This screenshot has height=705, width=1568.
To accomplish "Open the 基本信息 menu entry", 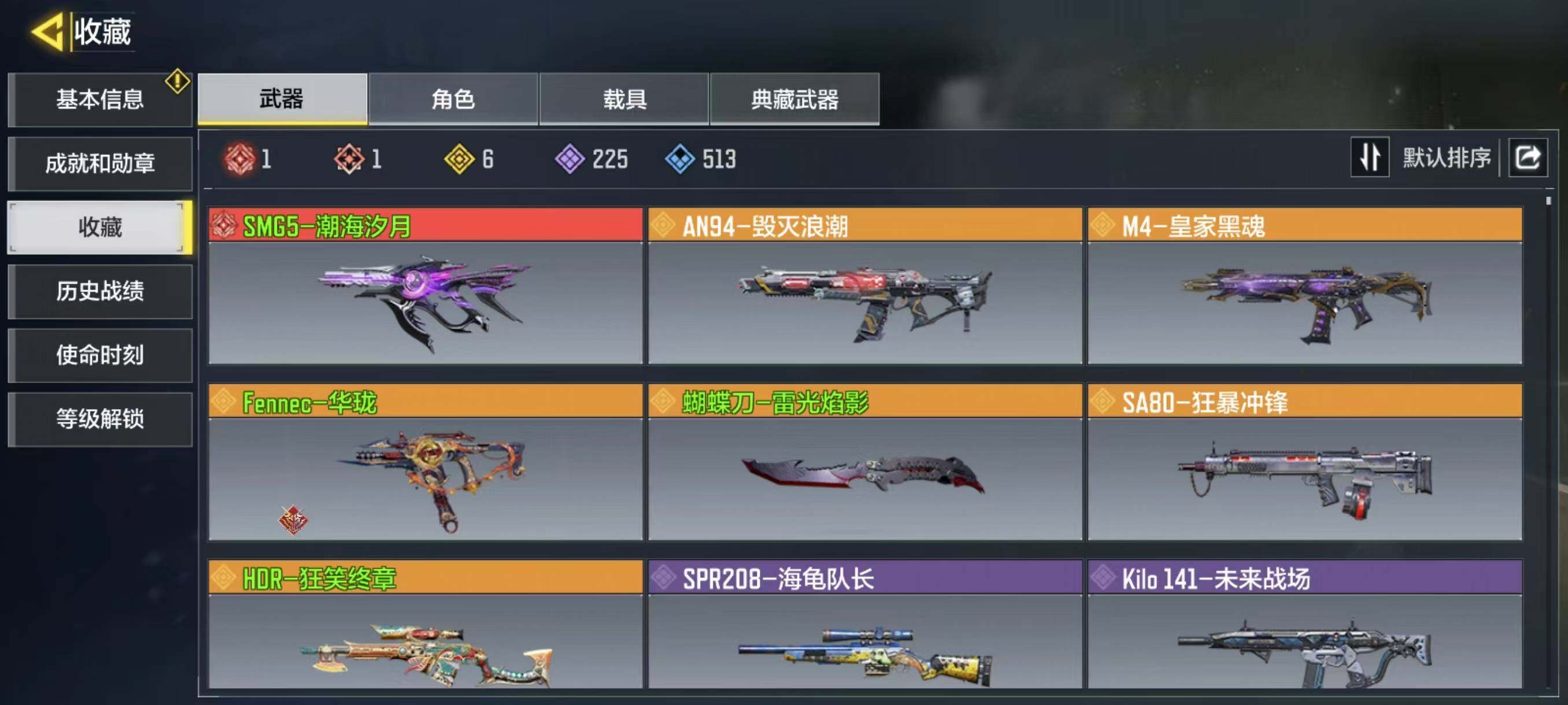I will point(100,100).
